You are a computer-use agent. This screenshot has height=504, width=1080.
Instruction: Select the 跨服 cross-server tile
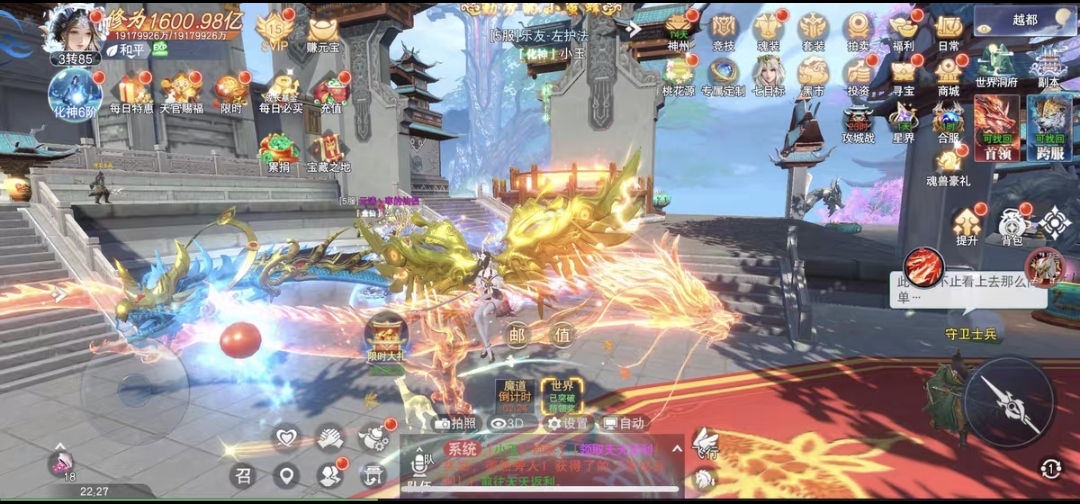pyautogui.click(x=1049, y=126)
